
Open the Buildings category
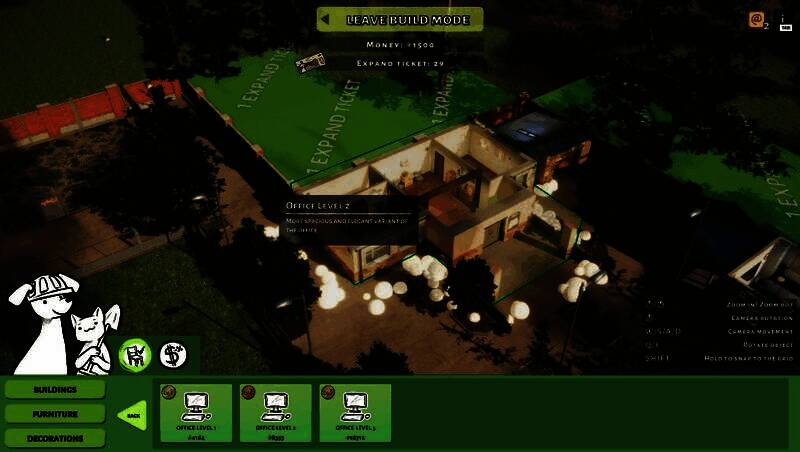pos(55,389)
